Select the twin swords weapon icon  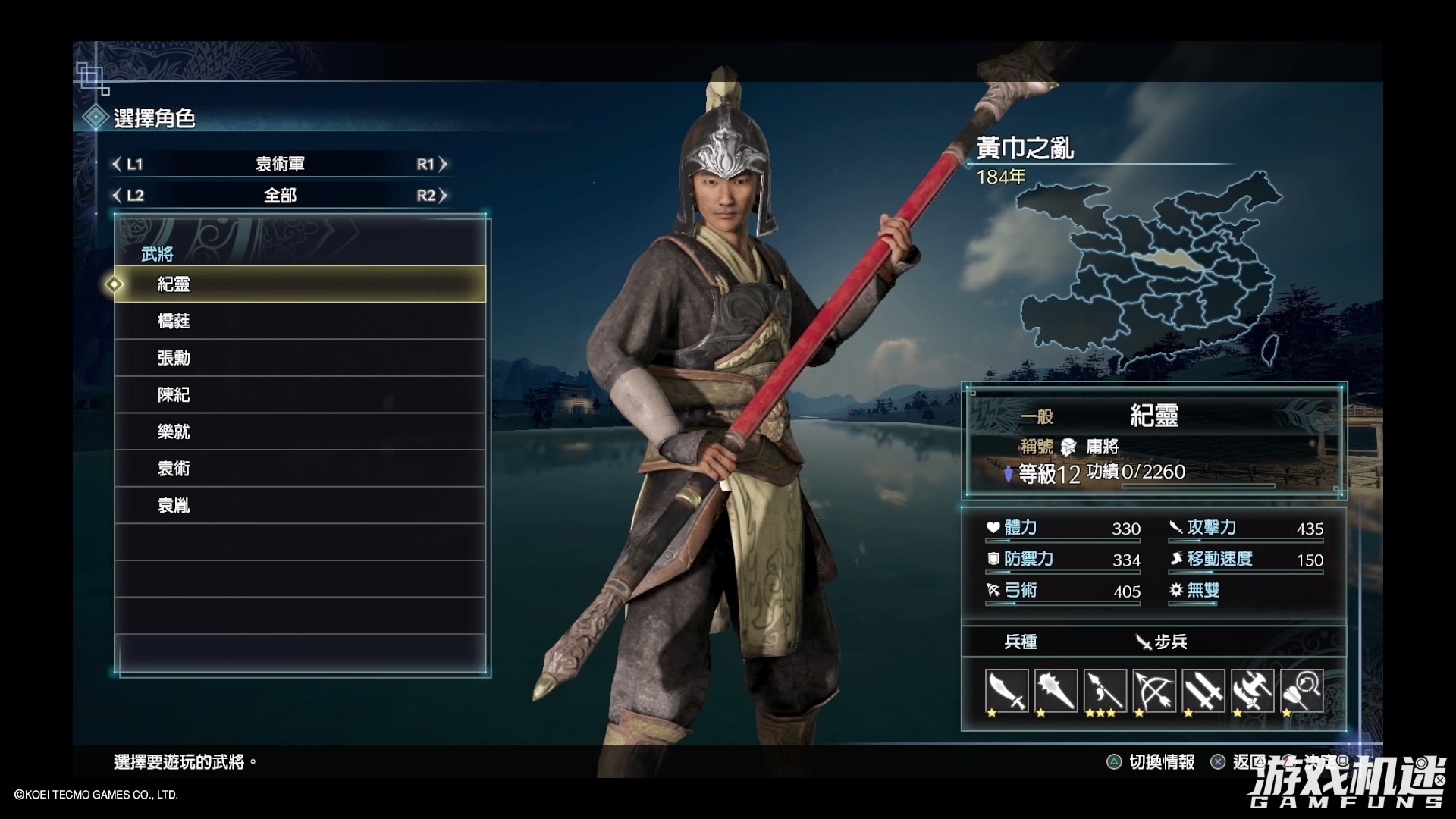tap(1203, 691)
